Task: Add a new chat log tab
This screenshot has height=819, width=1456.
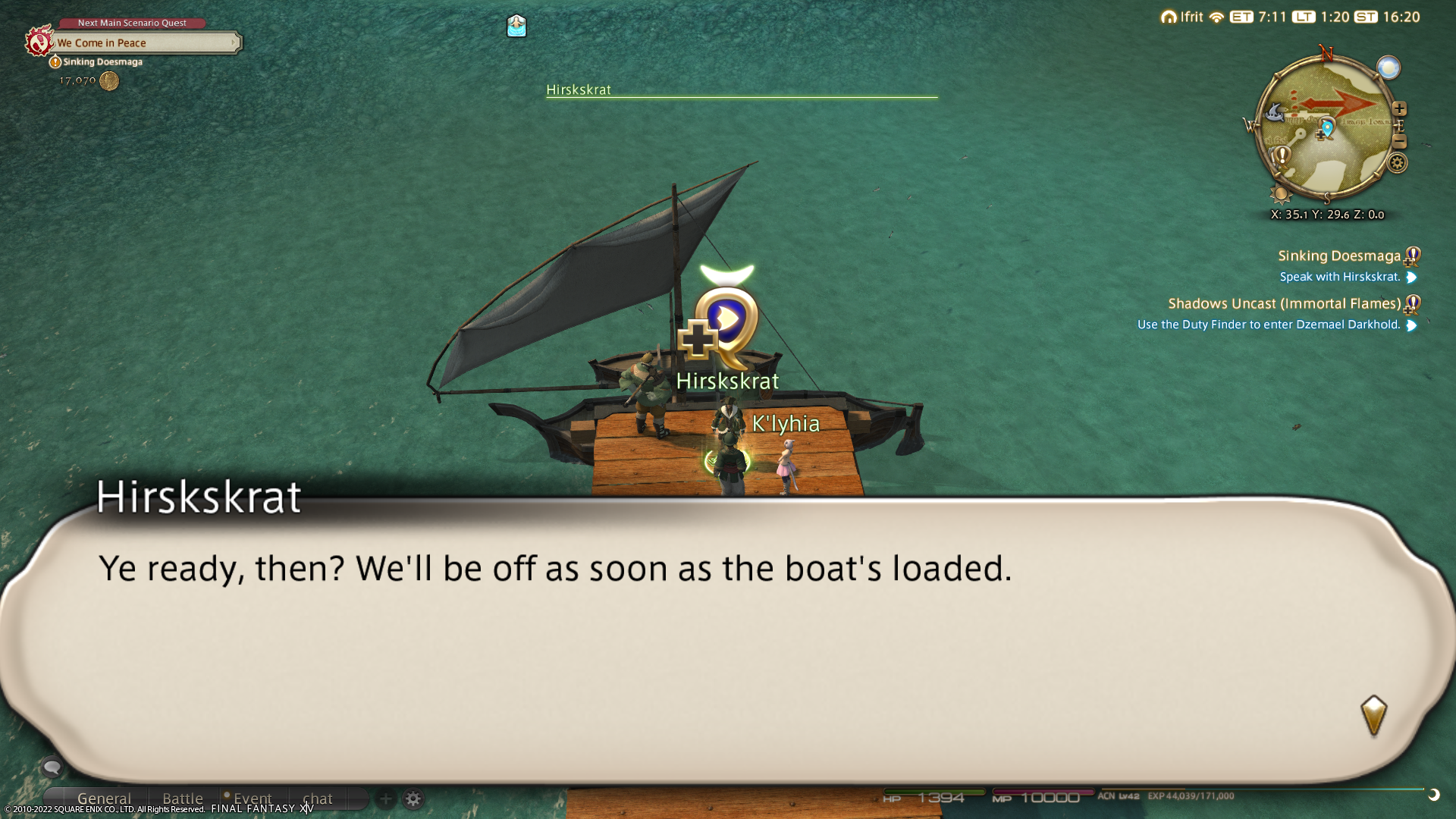Action: click(385, 799)
